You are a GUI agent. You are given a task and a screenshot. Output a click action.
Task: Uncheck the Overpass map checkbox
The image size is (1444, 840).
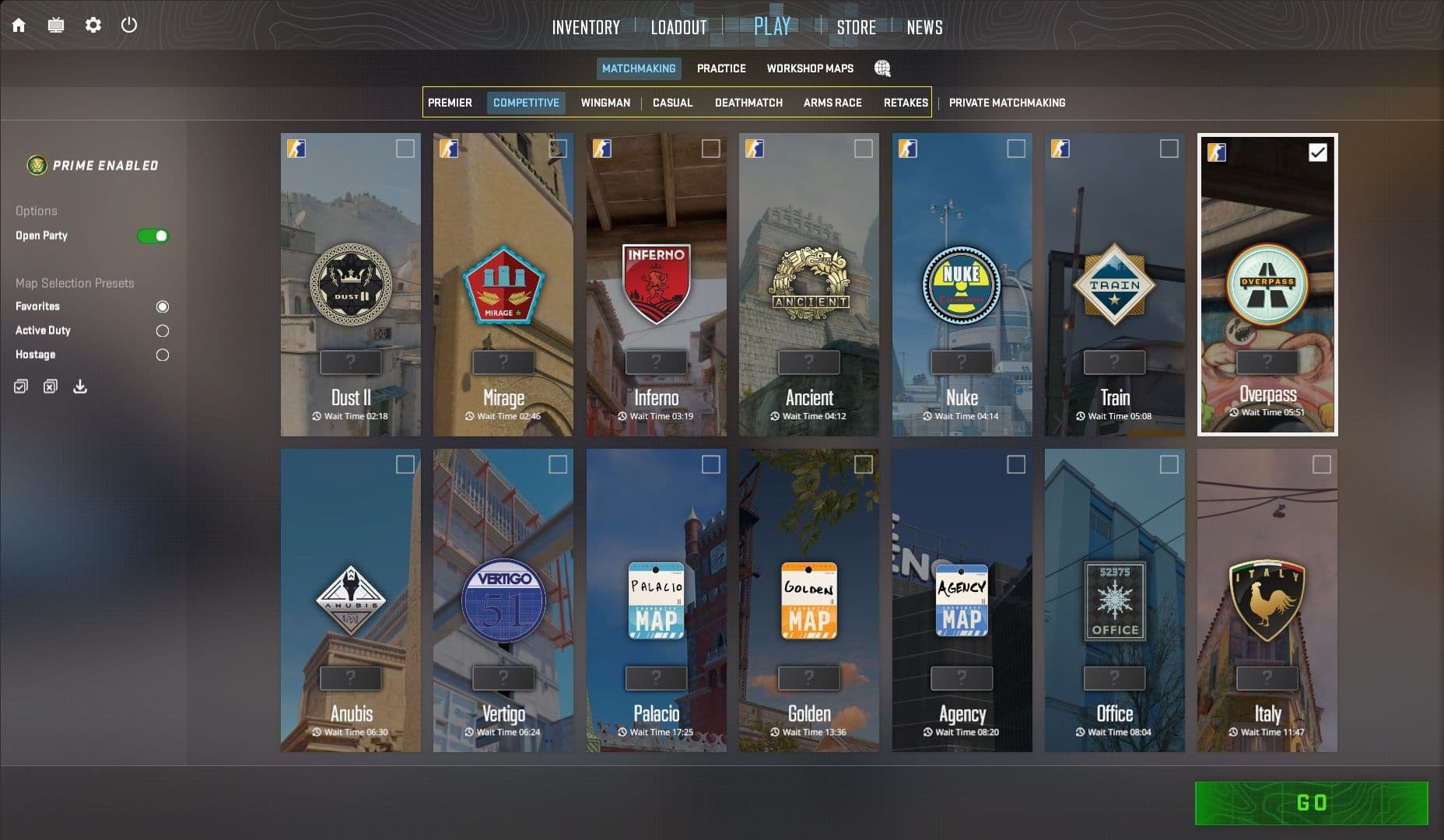click(1316, 153)
